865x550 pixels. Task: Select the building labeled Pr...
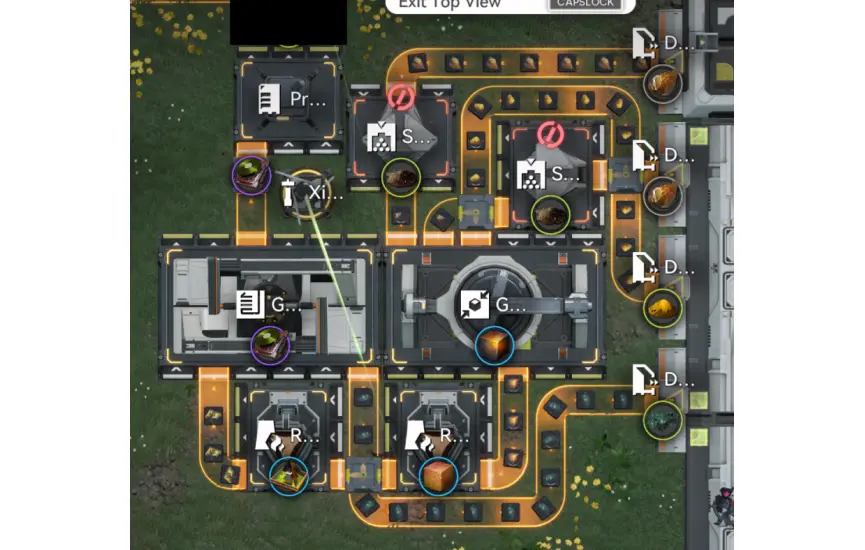pyautogui.click(x=288, y=100)
